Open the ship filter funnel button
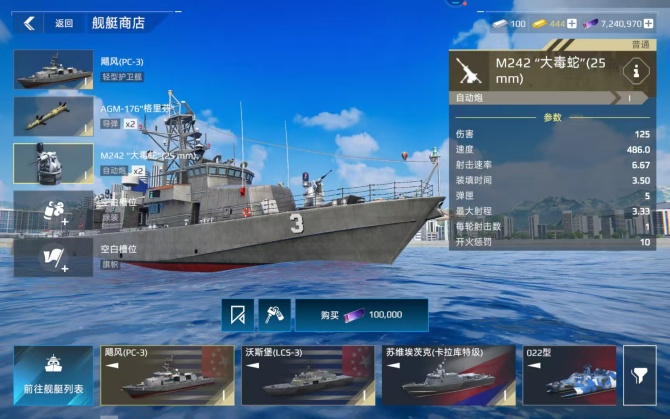Screen dimensions: 670x419 639,375
